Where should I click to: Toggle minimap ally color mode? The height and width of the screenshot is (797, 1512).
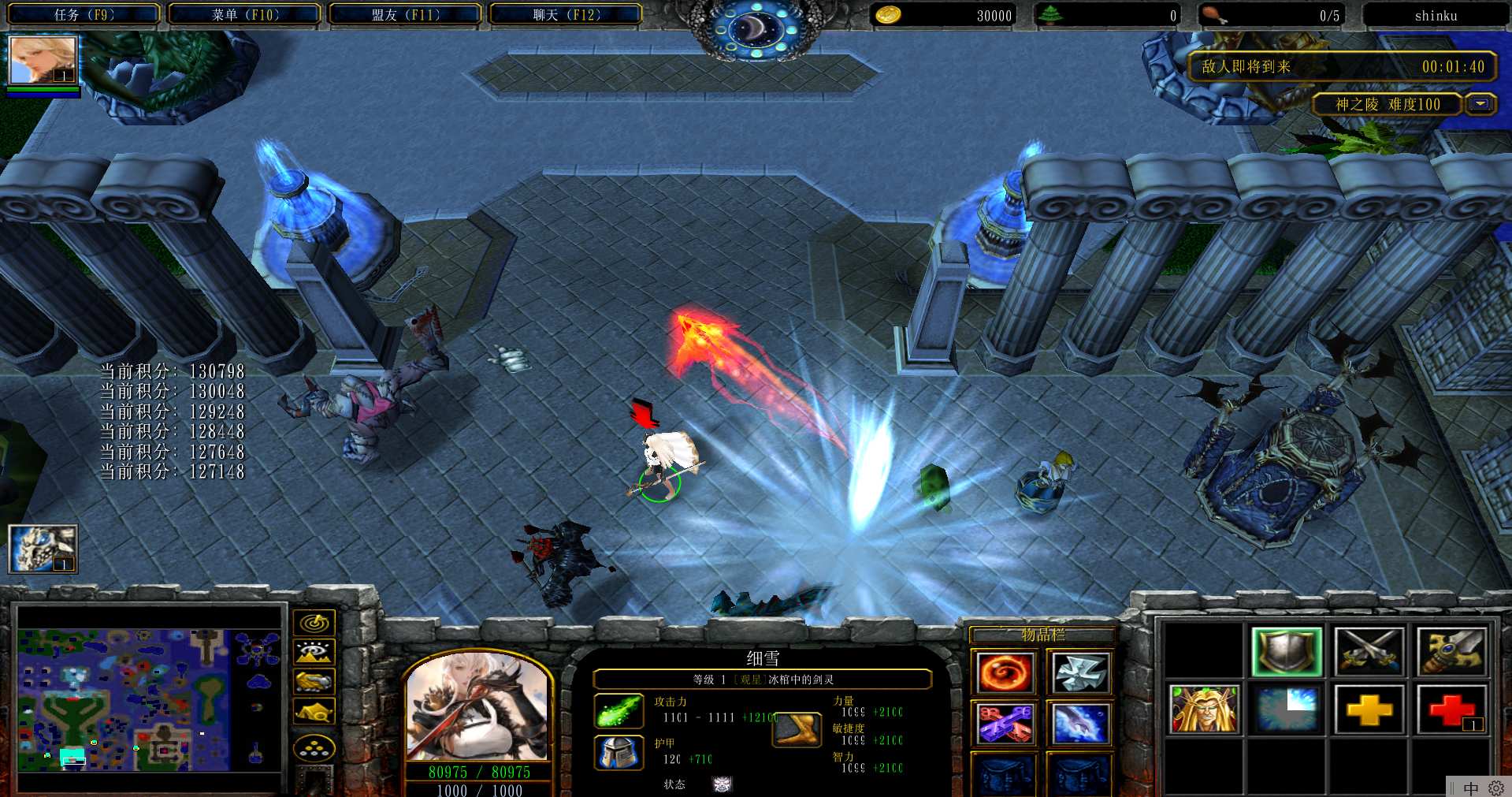(x=314, y=681)
